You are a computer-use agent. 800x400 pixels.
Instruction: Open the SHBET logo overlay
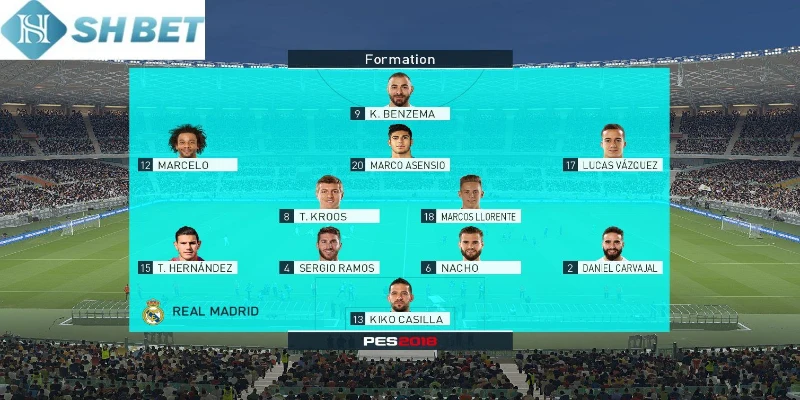102,30
